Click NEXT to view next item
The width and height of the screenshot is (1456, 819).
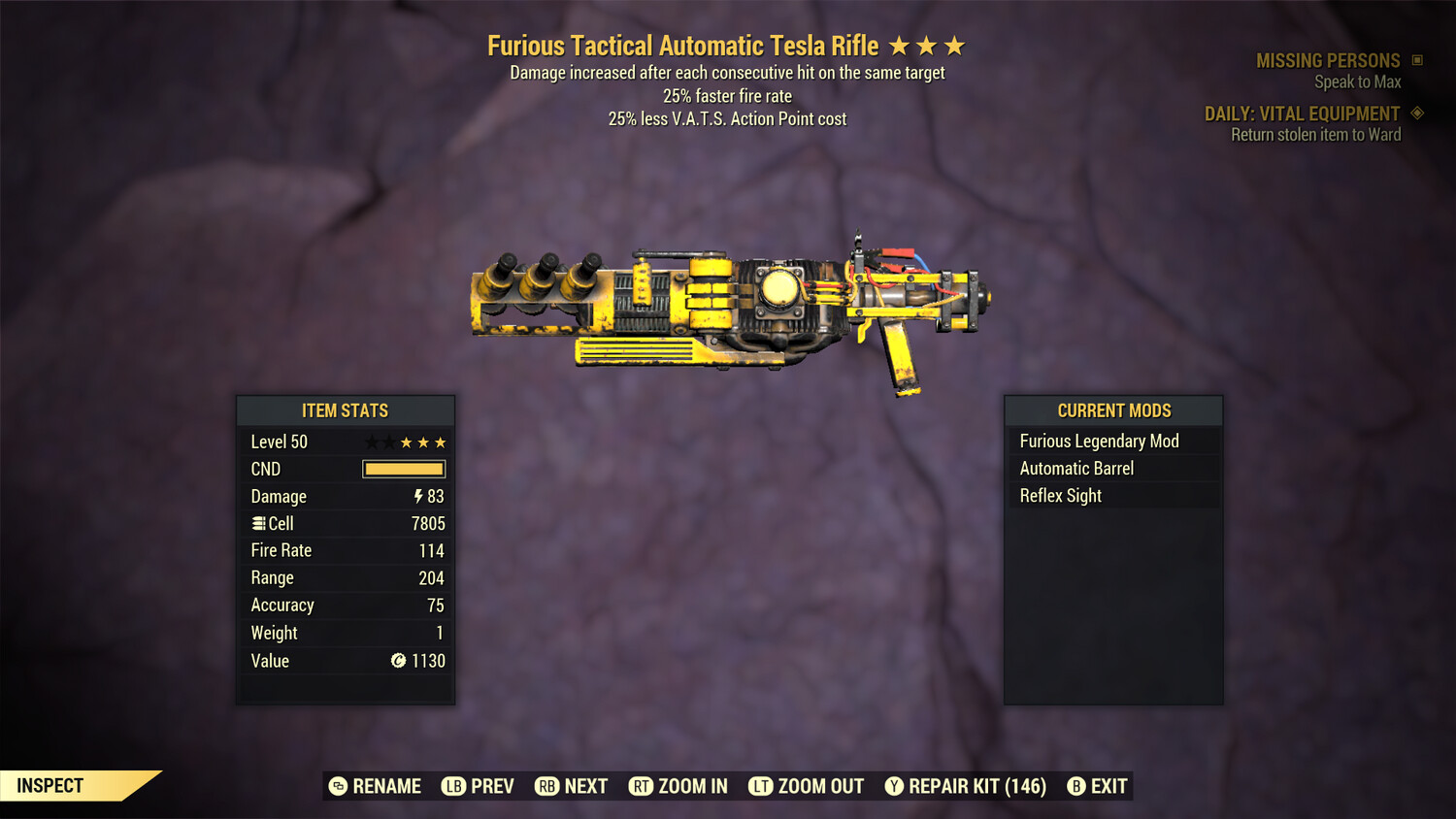[585, 786]
